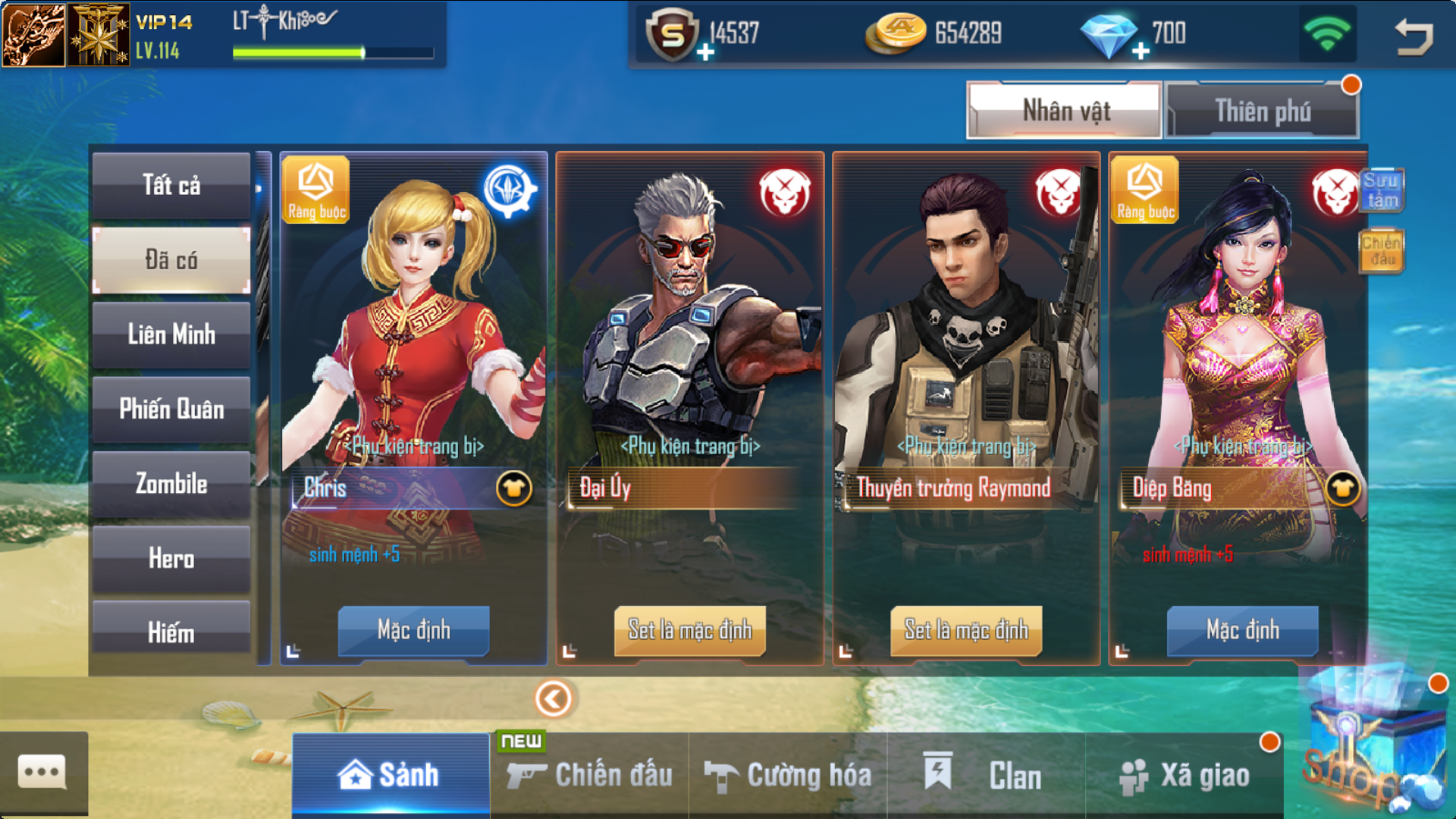This screenshot has width=1456, height=819.
Task: Open the Xã giao social menu
Action: pyautogui.click(x=1185, y=775)
